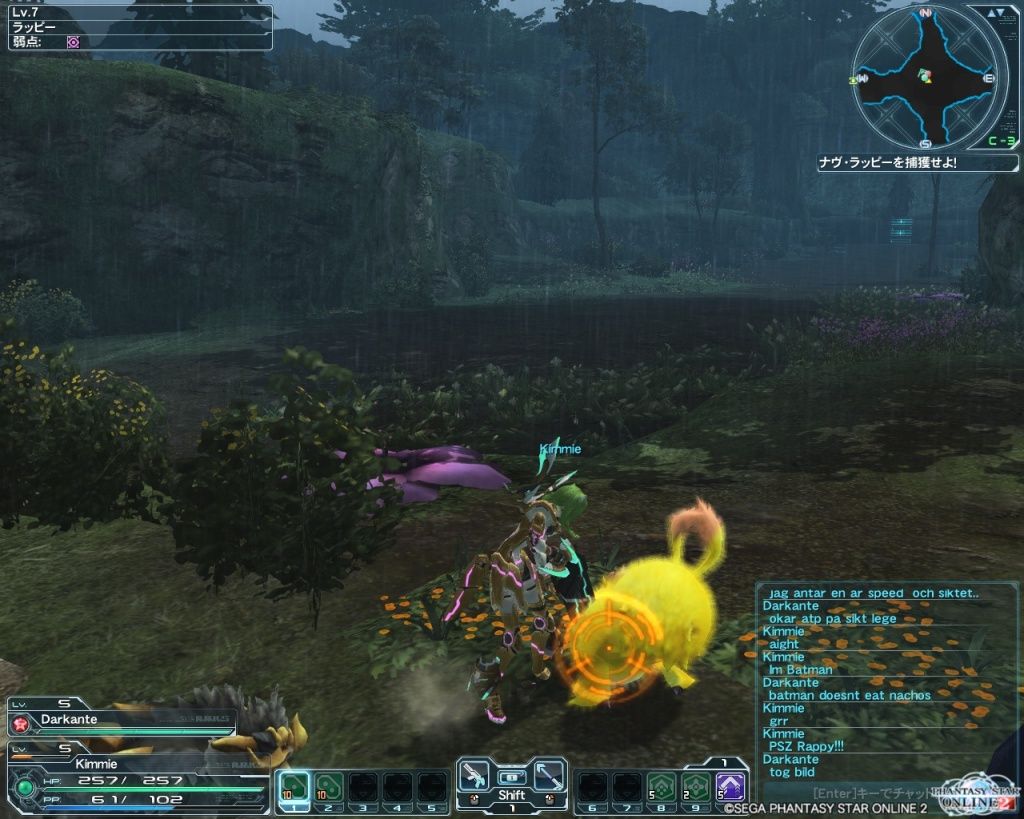Use the item in hotbar slot 2

pos(328,786)
